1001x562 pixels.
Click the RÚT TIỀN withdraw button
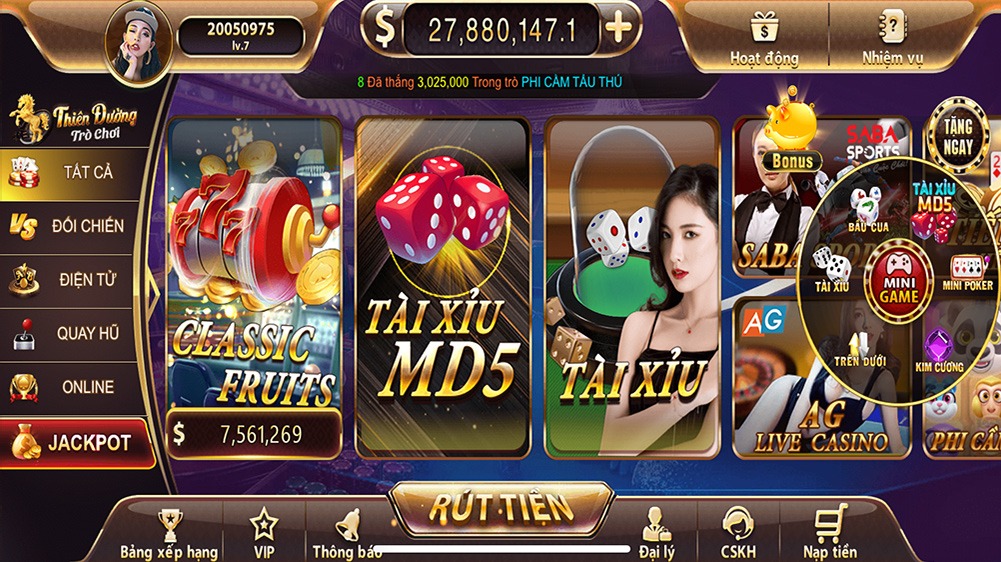pyautogui.click(x=500, y=508)
